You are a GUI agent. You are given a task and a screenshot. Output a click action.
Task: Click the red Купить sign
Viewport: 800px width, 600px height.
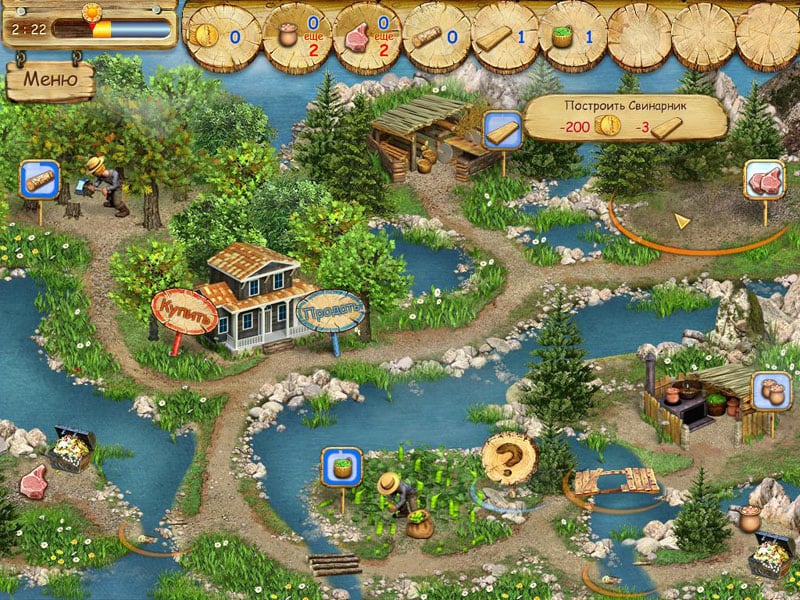point(185,311)
